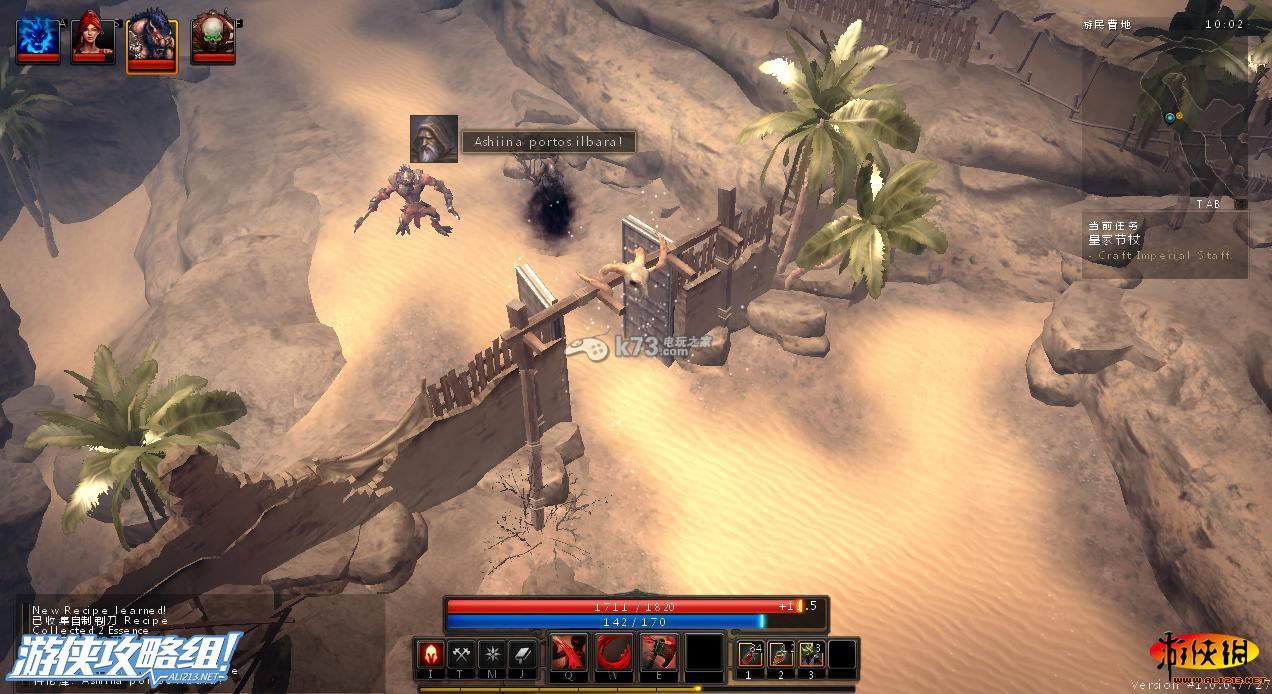1272x694 pixels.
Task: Choose the green-eyed skull character portrait
Action: coord(212,38)
